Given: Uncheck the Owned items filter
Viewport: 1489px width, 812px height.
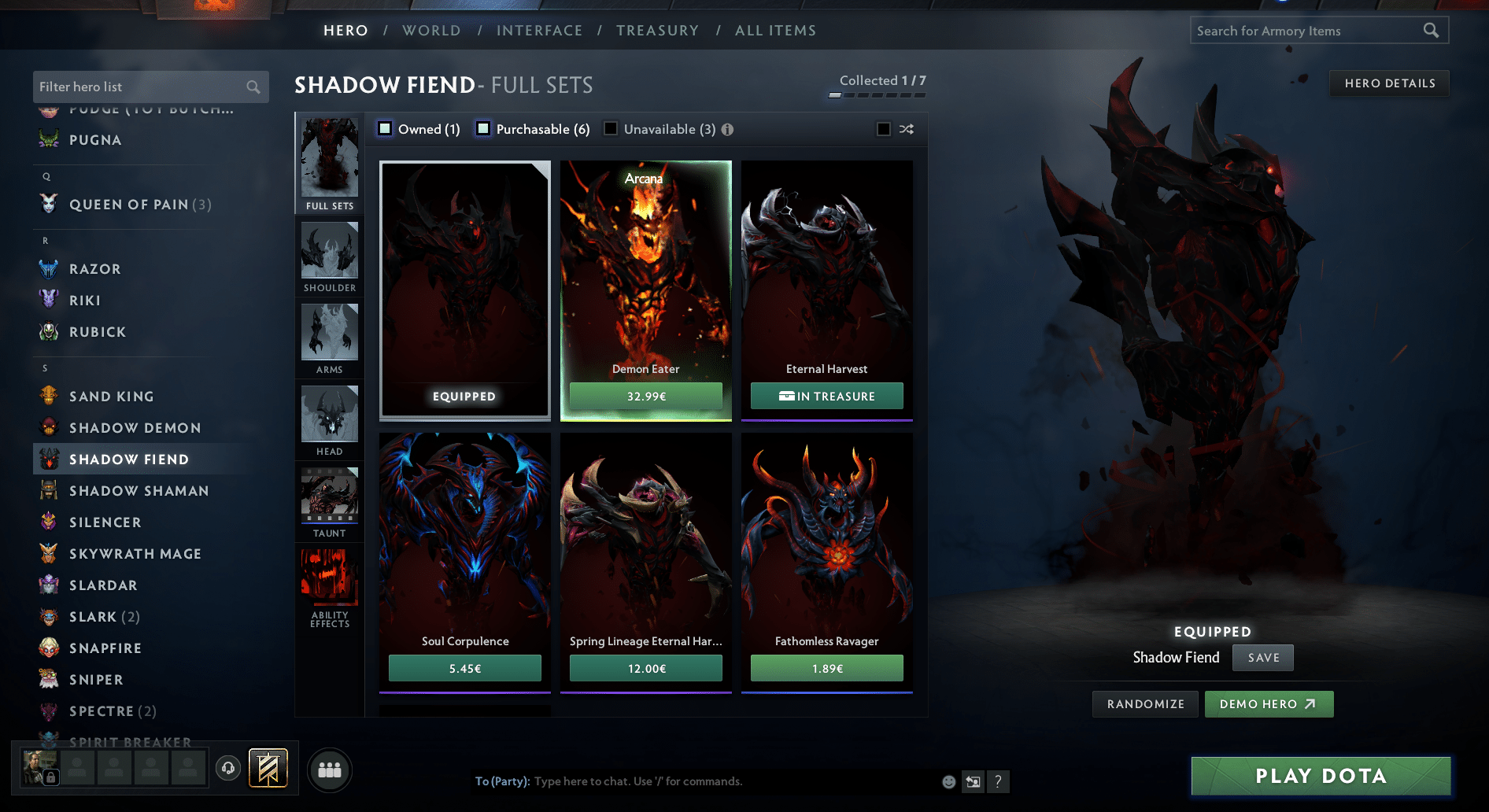Looking at the screenshot, I should 385,128.
